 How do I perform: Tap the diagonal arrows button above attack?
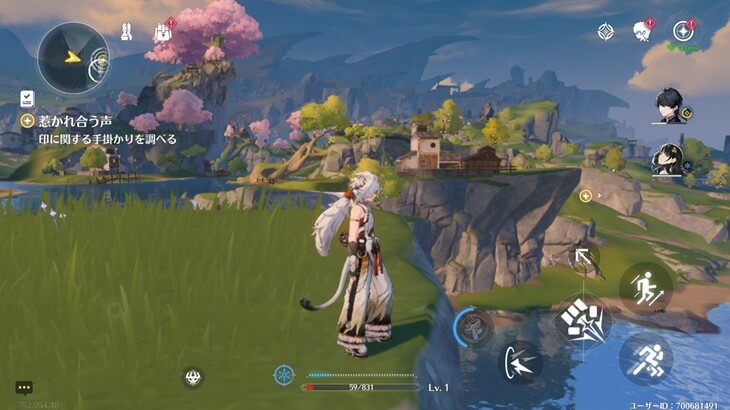point(583,261)
